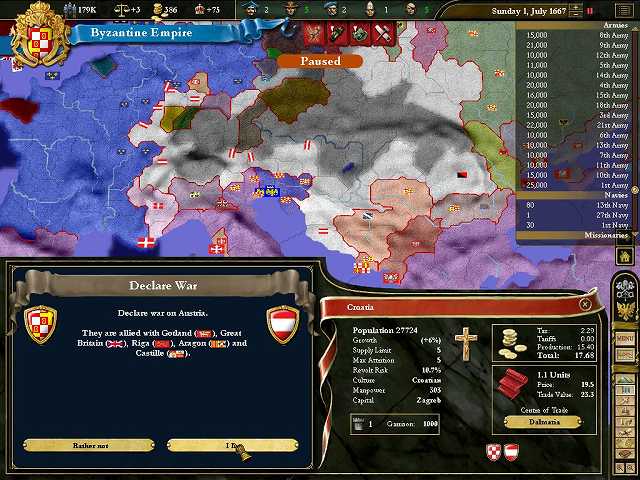Confirm the war declaration on Austria
Image resolution: width=640 pixels, height=480 pixels.
232,445
